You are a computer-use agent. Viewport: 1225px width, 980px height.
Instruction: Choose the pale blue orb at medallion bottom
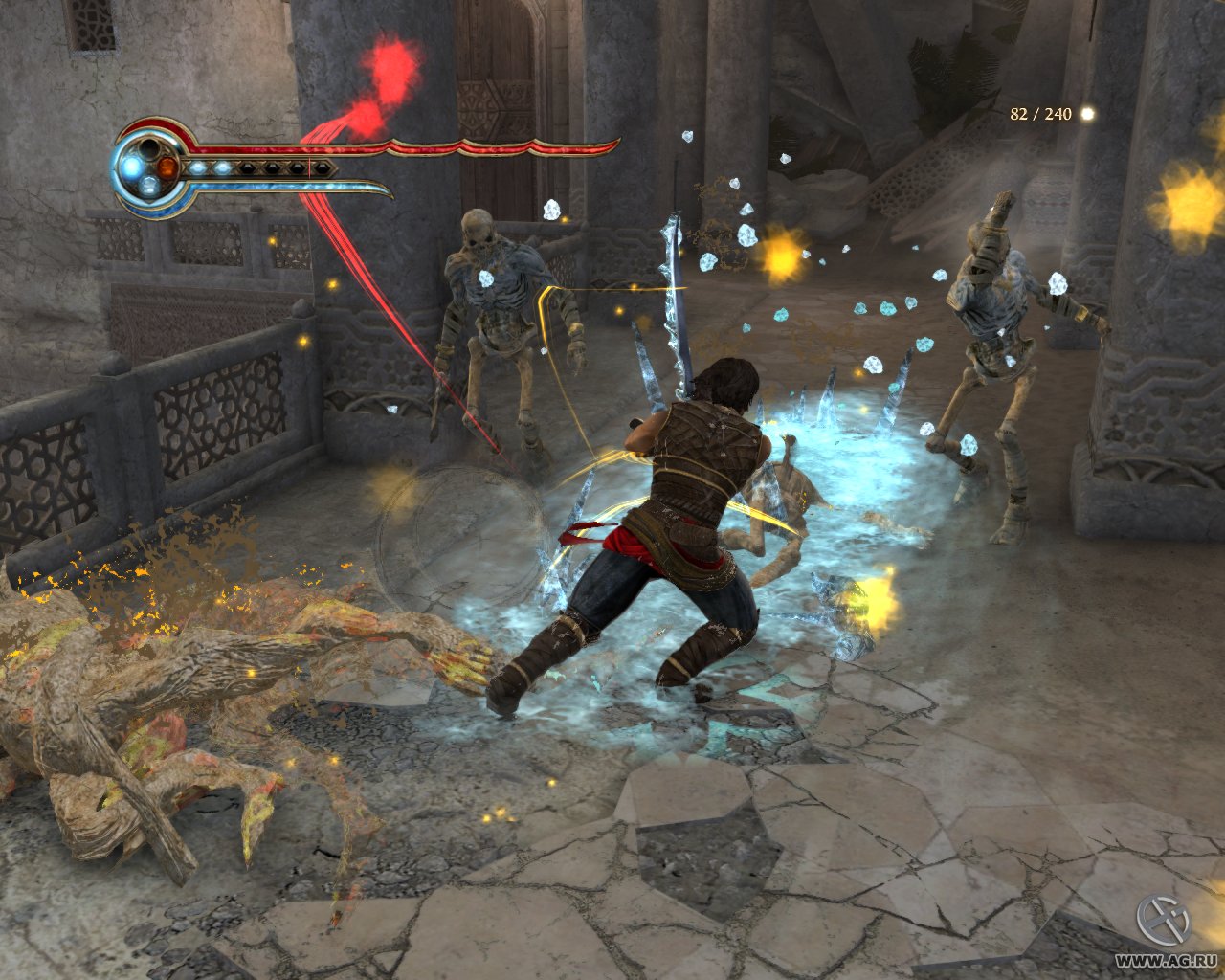pos(149,186)
